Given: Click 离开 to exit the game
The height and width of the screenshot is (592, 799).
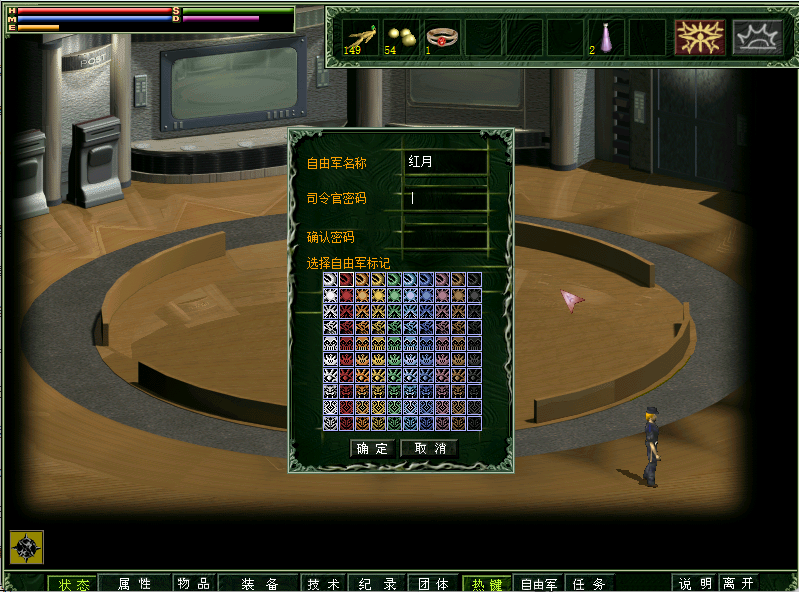Looking at the screenshot, I should pyautogui.click(x=740, y=584).
